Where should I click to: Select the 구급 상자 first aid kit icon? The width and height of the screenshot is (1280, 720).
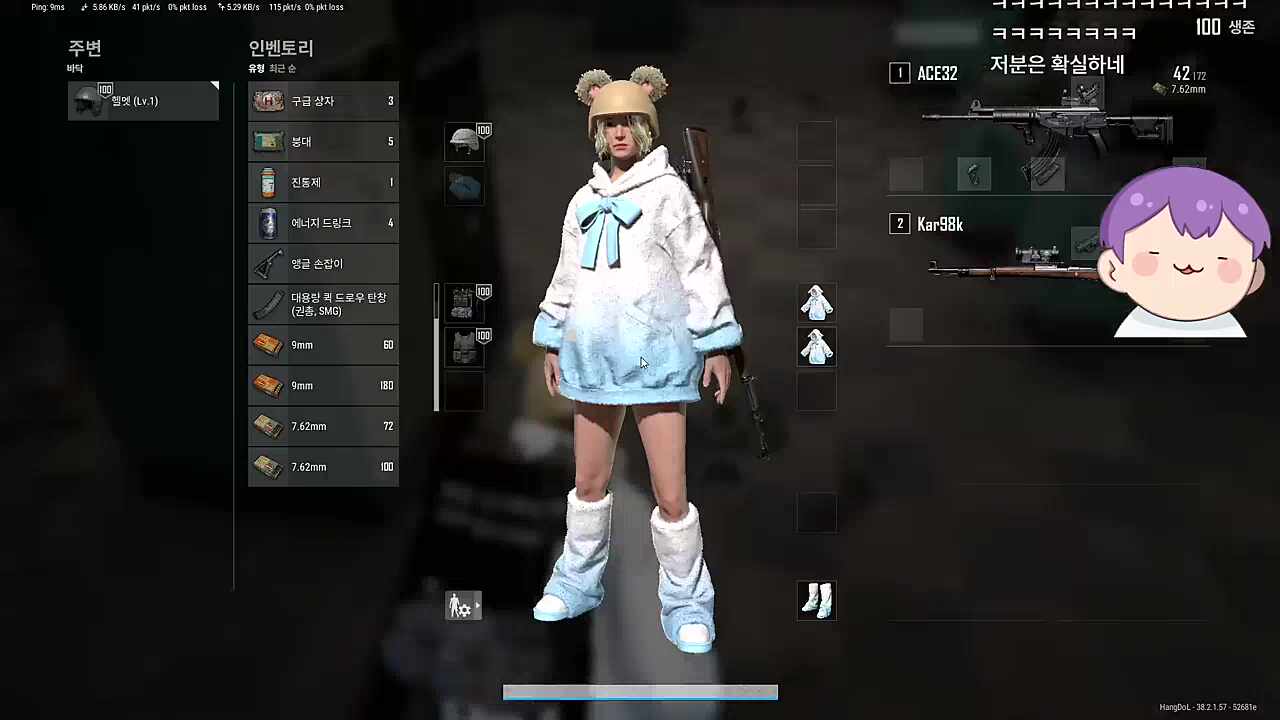[268, 100]
